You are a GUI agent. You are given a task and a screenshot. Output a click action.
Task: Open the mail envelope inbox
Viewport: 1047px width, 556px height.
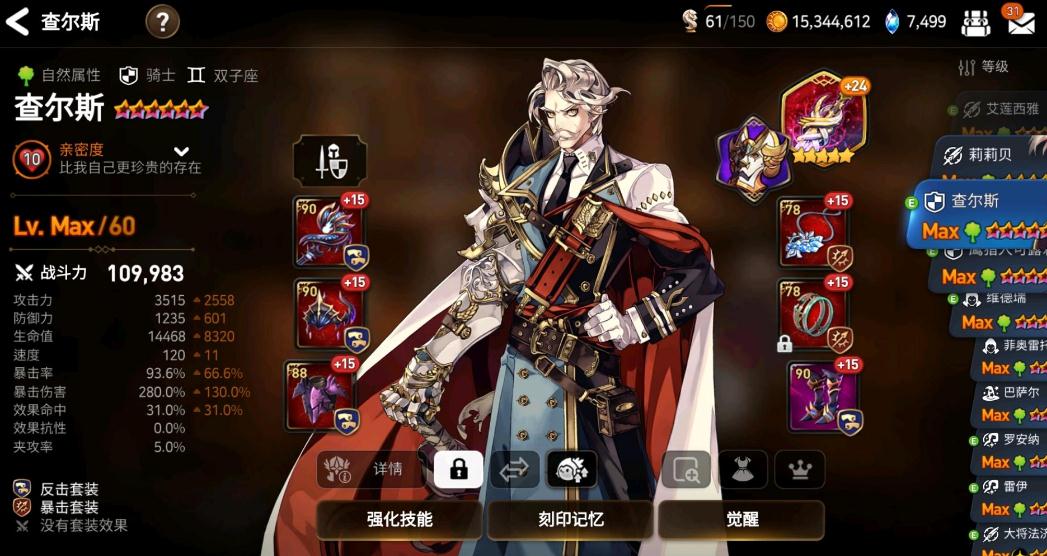(1020, 22)
